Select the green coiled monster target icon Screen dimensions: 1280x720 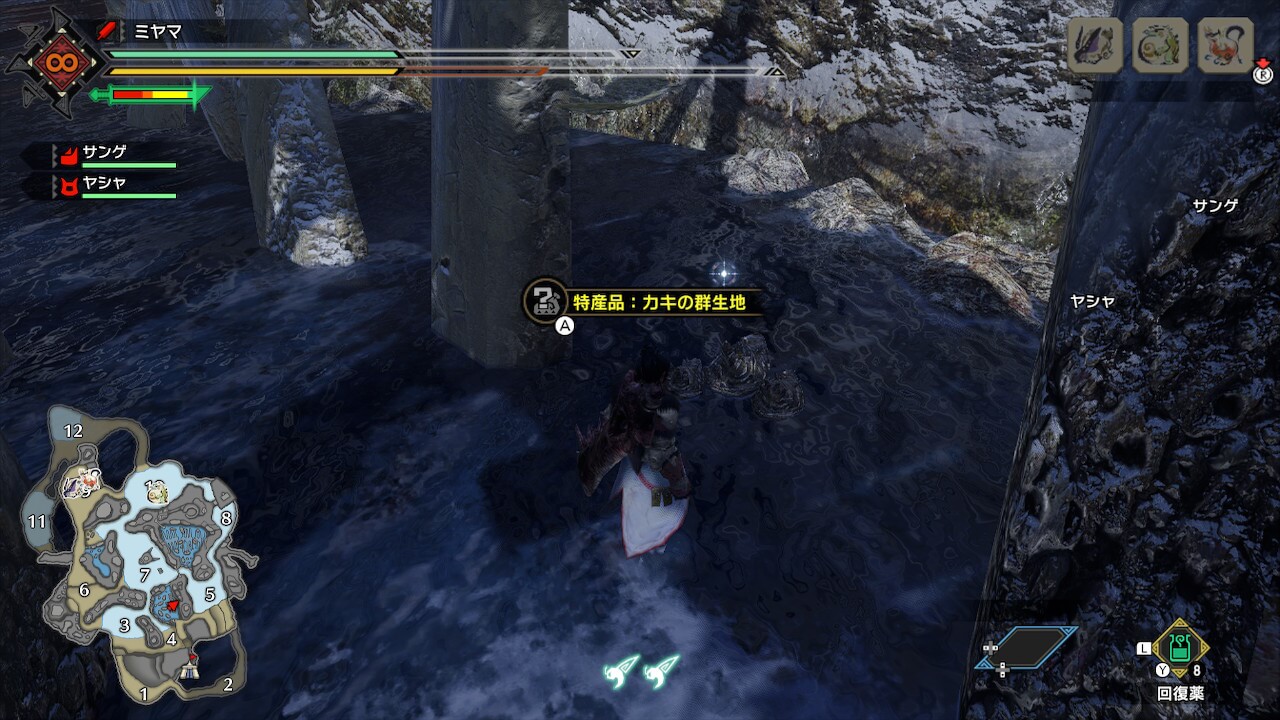coord(1160,45)
